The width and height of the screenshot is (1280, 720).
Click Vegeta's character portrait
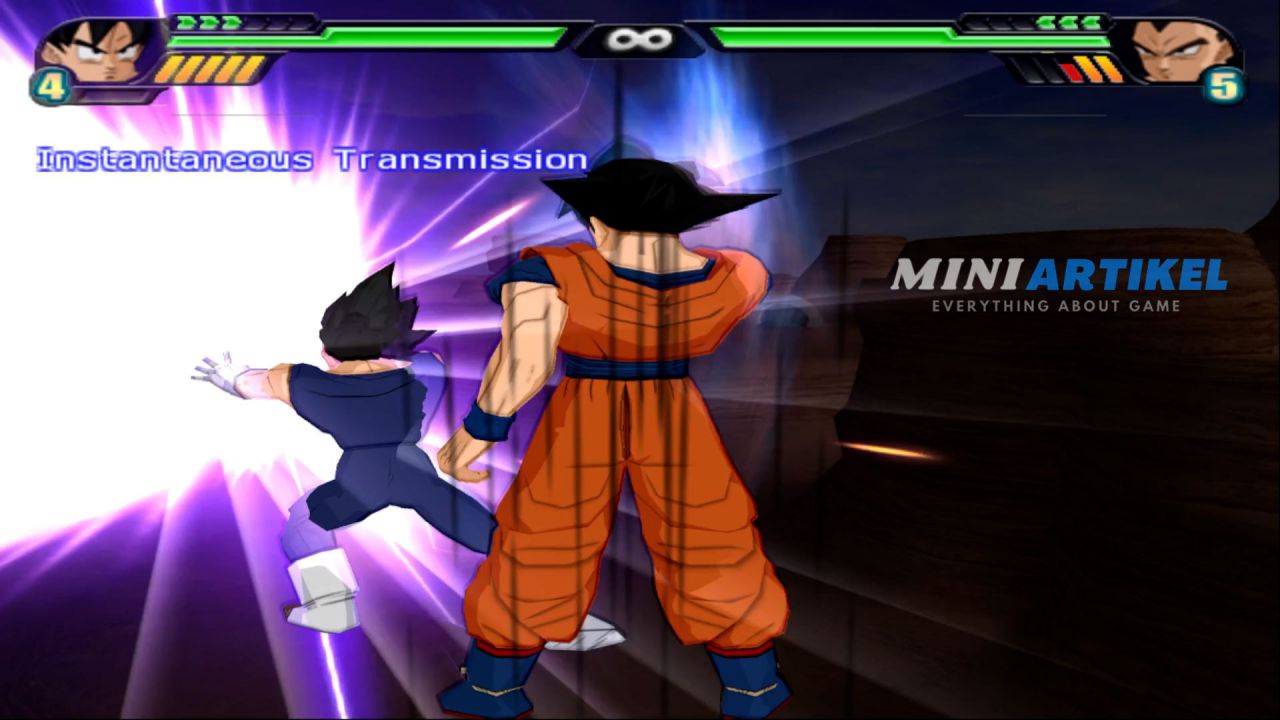1180,52
